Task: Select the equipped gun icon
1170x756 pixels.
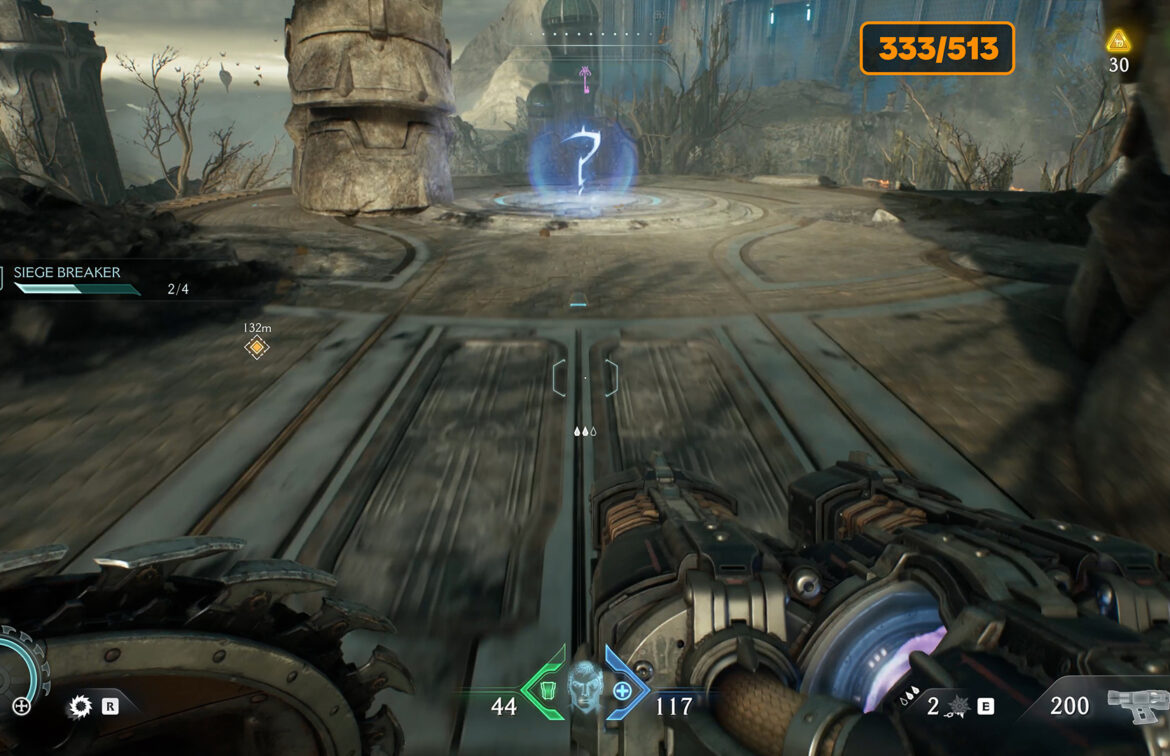Action: pos(1136,706)
